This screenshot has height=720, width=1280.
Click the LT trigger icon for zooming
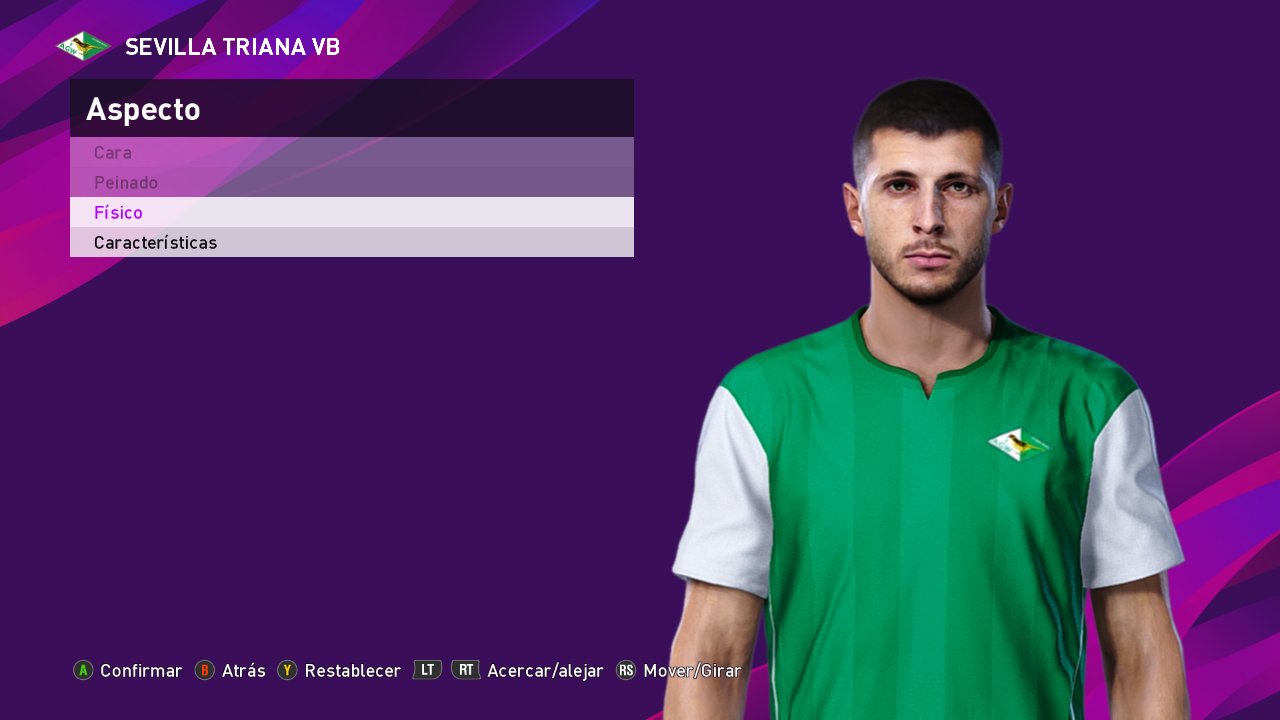click(x=427, y=670)
